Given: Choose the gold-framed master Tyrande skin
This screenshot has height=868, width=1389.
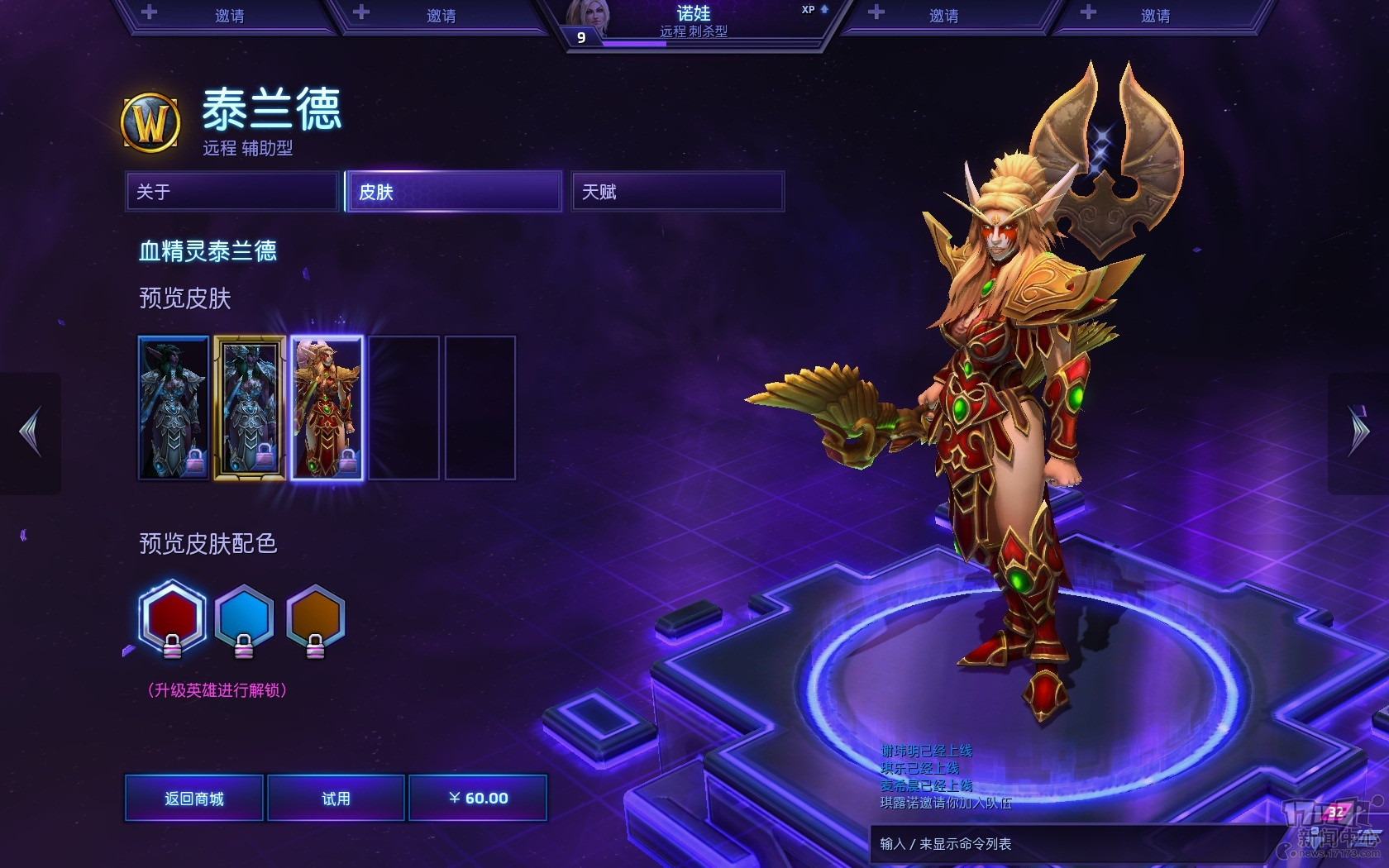Looking at the screenshot, I should [x=250, y=408].
